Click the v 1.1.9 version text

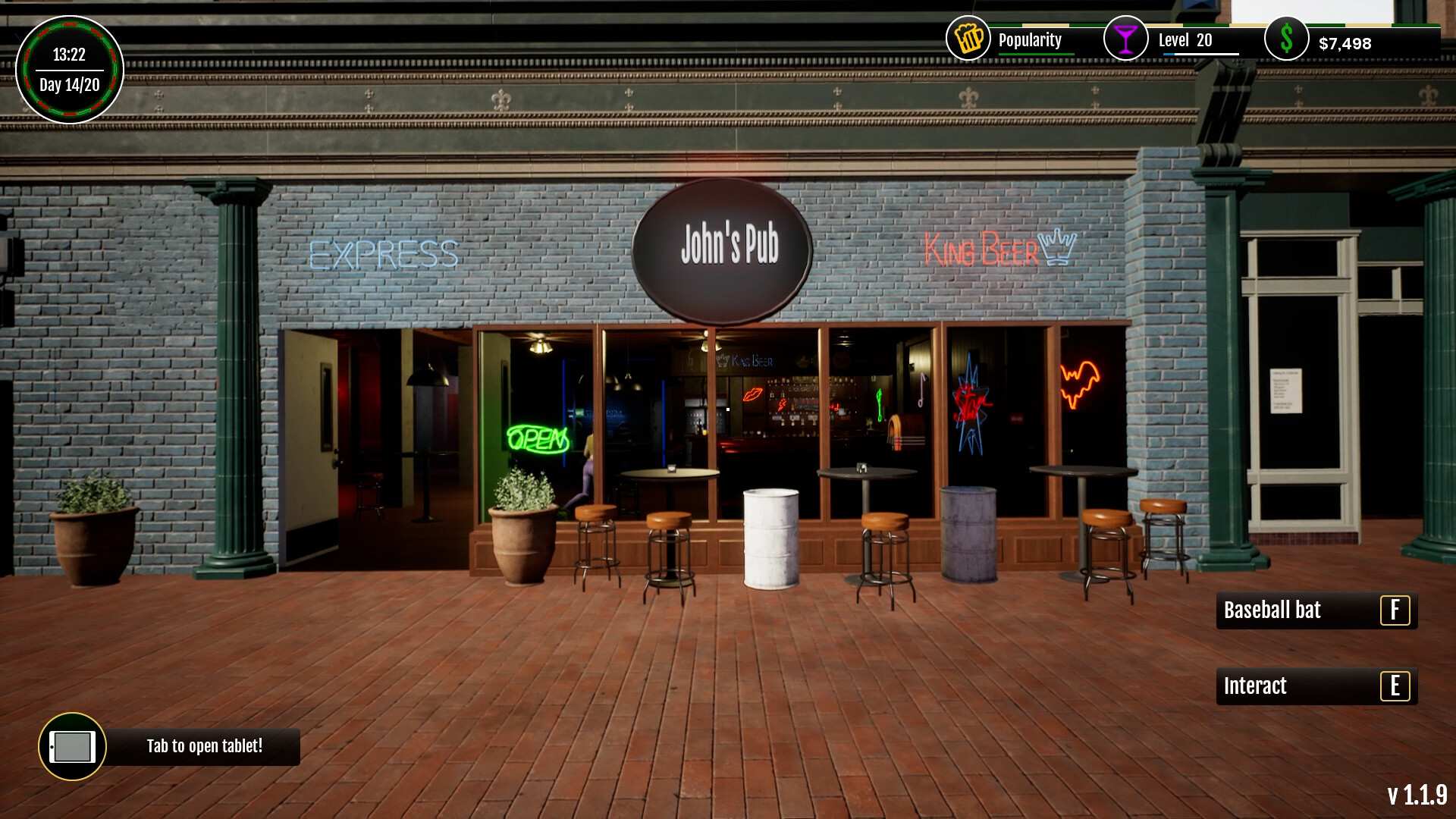pos(1417,796)
